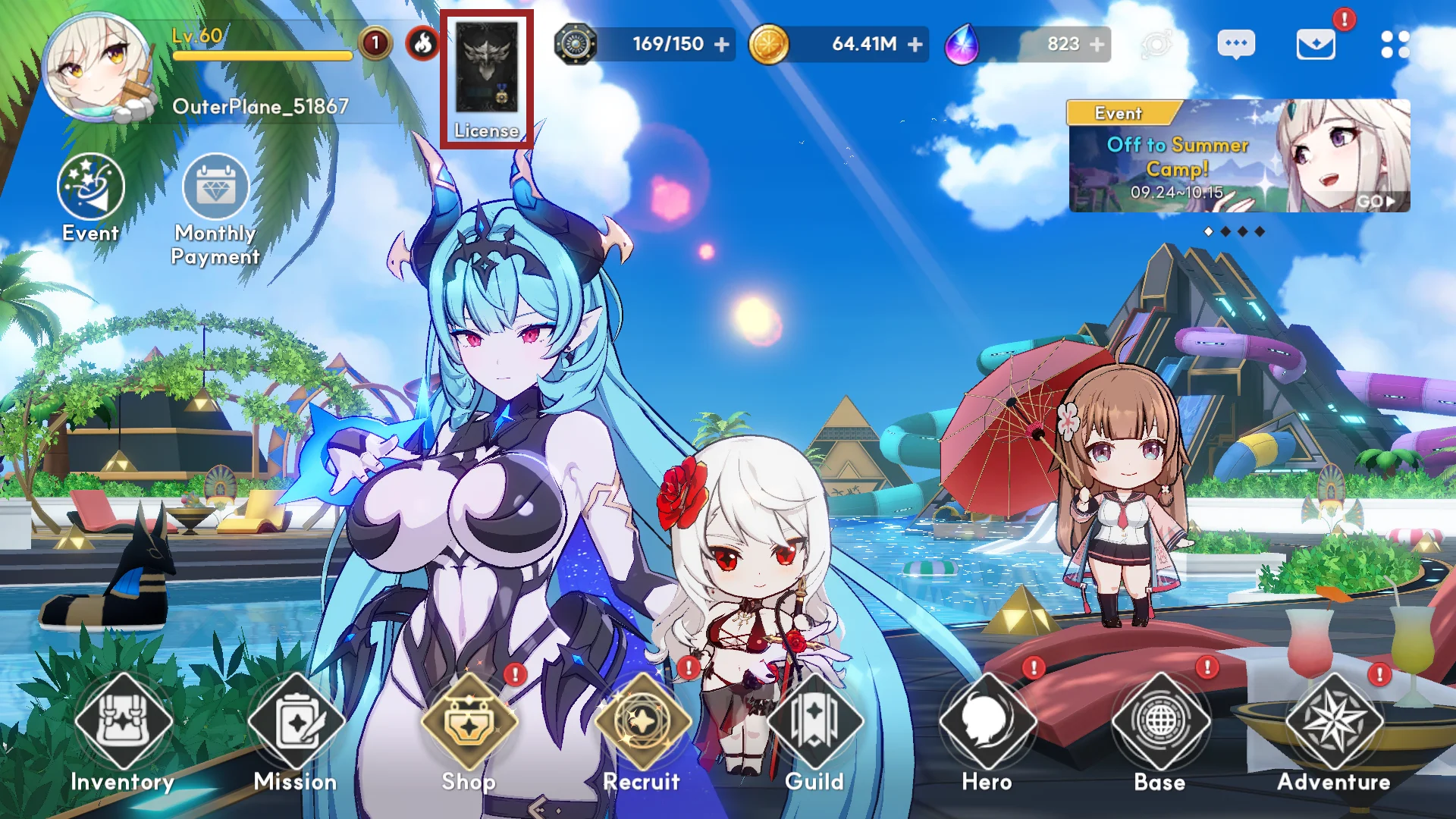Viewport: 1456px width, 819px height.
Task: Buy ether gems with the plus button
Action: pos(1097,45)
